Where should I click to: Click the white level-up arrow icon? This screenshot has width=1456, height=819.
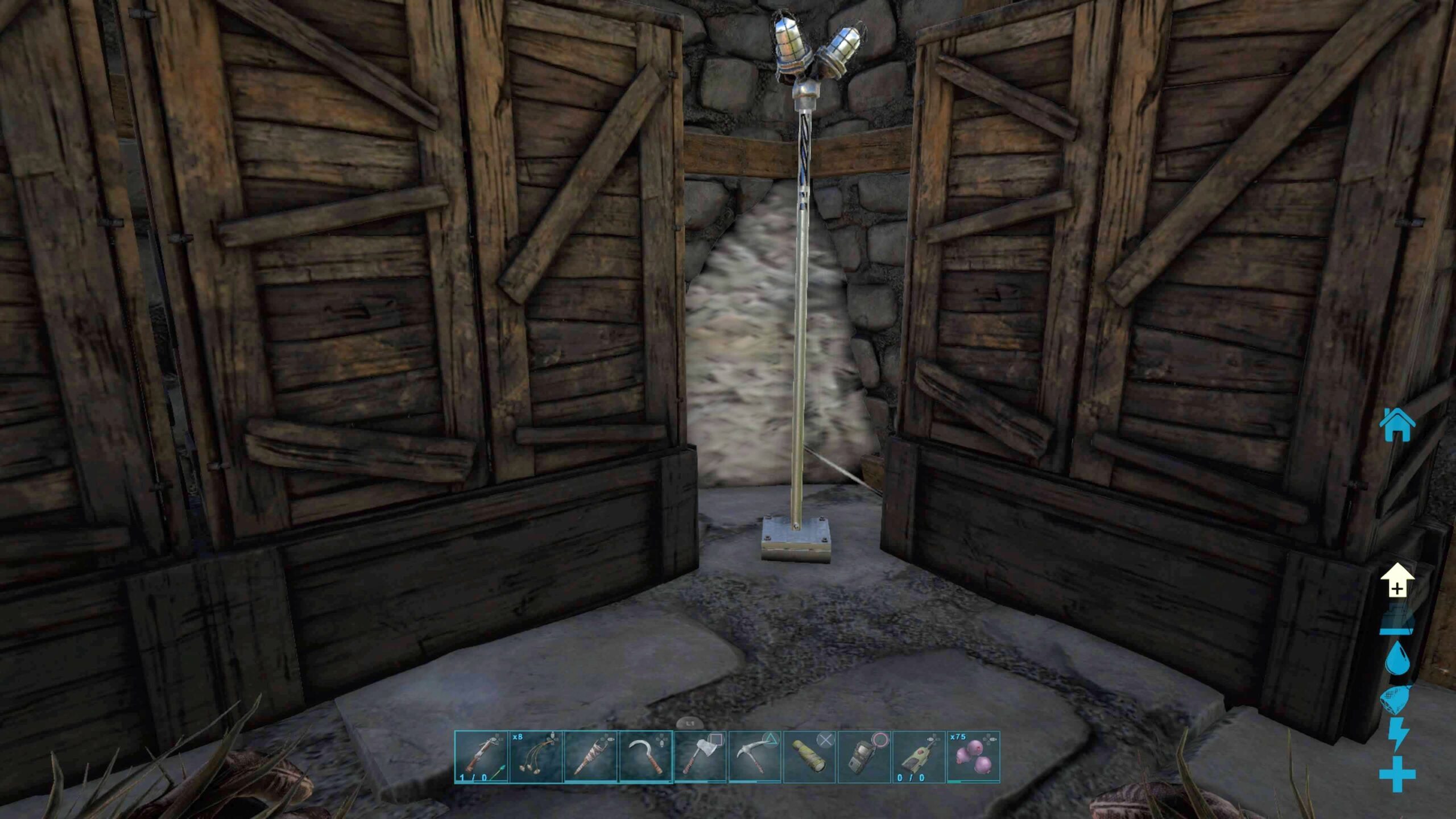(1397, 581)
